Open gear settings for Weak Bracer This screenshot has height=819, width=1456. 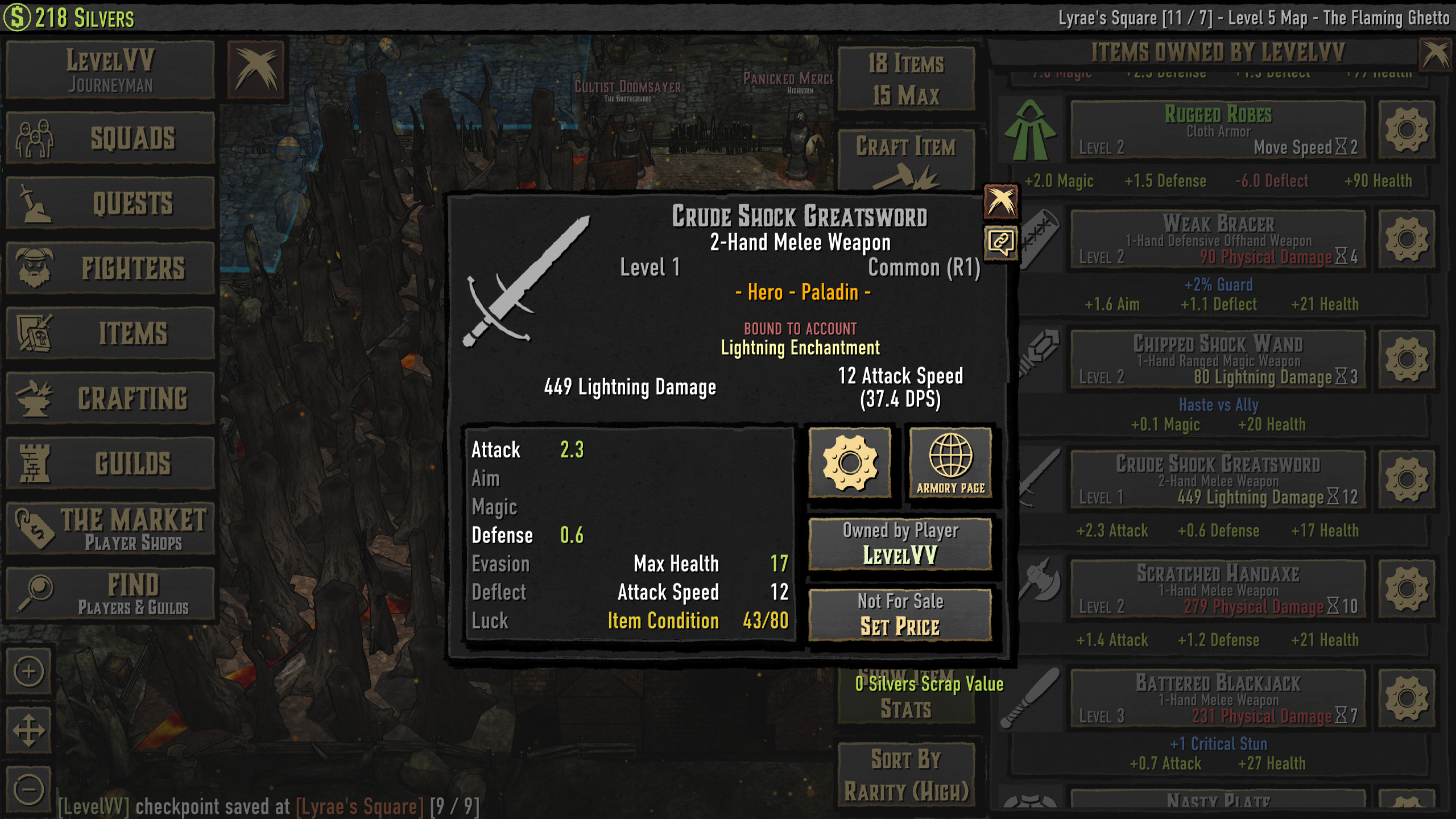[x=1407, y=239]
